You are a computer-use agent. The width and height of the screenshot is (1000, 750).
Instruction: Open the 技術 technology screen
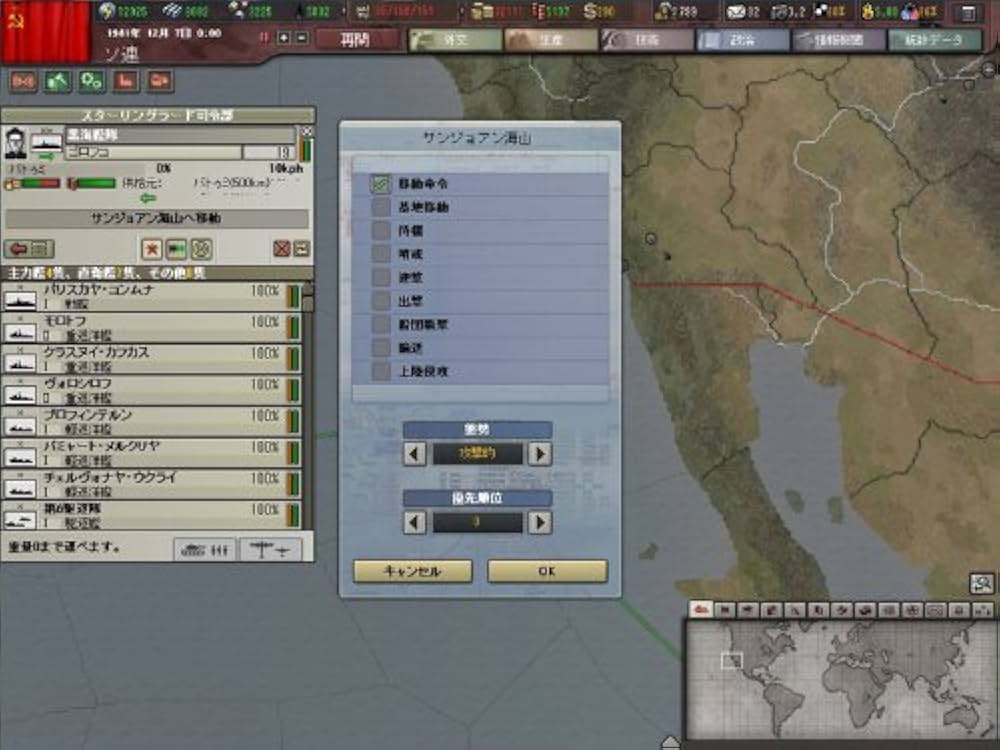pyautogui.click(x=646, y=40)
